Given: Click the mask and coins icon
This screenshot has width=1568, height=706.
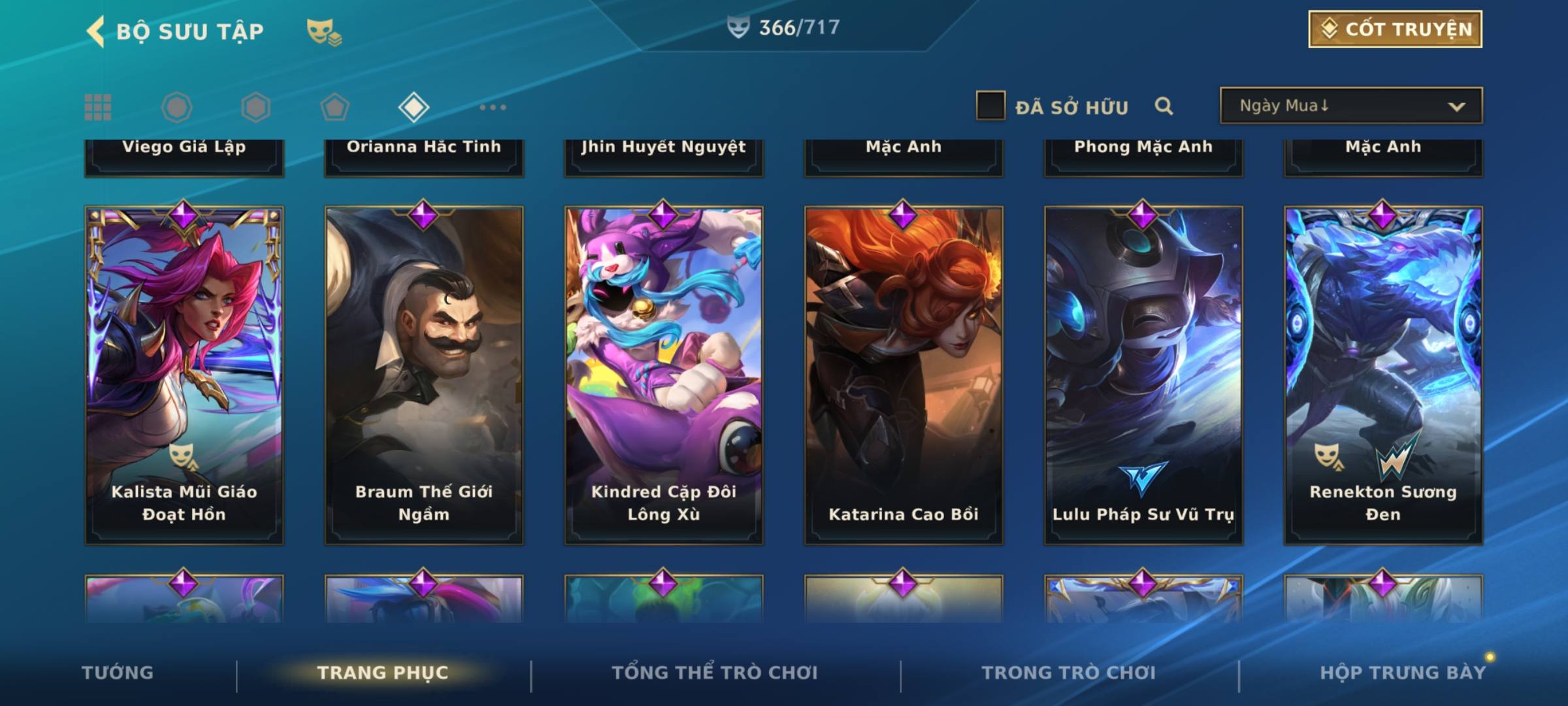Looking at the screenshot, I should coord(324,31).
